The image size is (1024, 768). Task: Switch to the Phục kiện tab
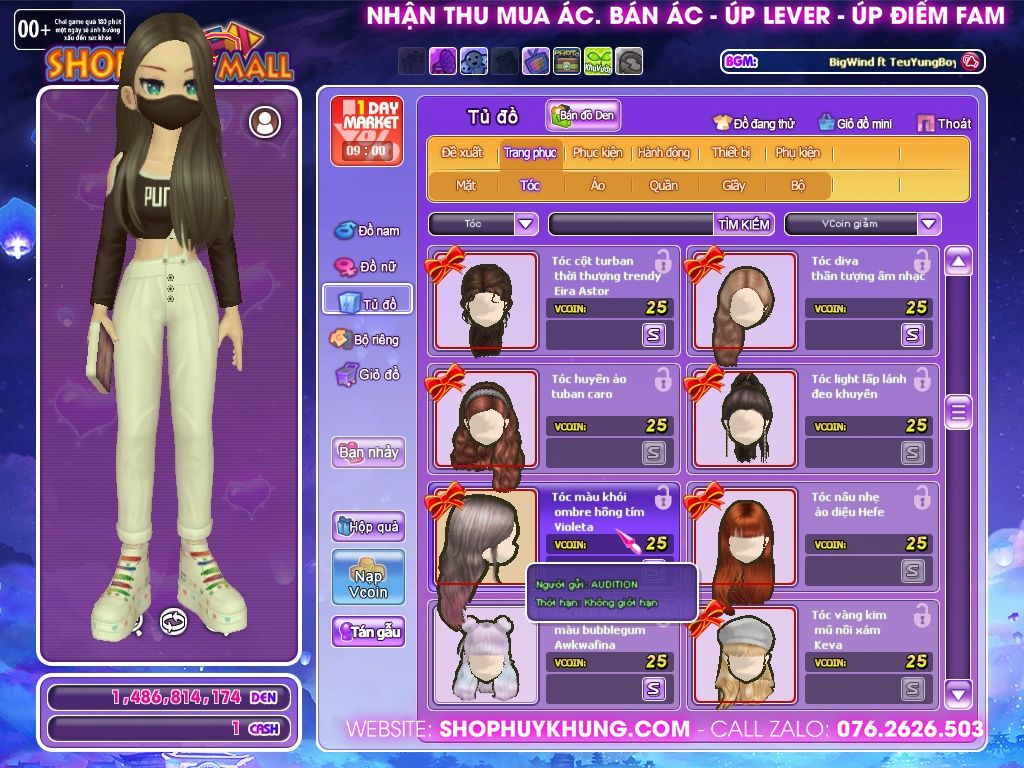coord(597,153)
